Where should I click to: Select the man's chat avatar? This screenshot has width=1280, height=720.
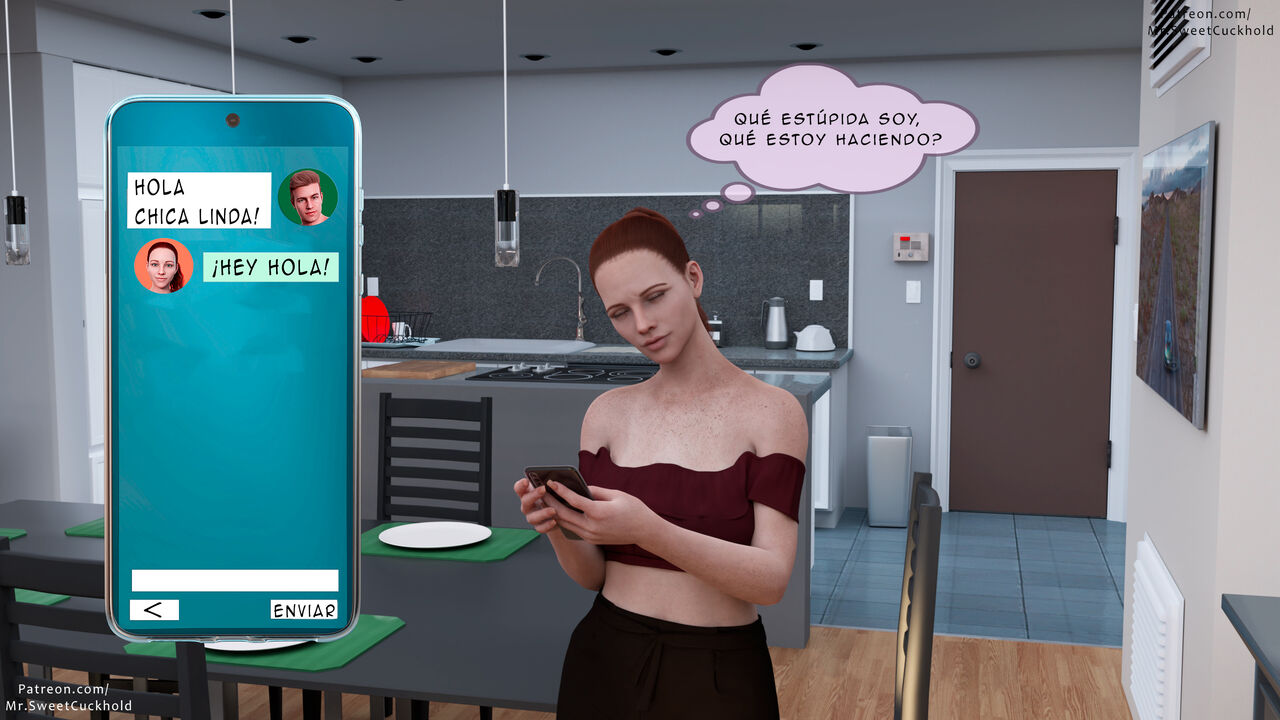[307, 197]
